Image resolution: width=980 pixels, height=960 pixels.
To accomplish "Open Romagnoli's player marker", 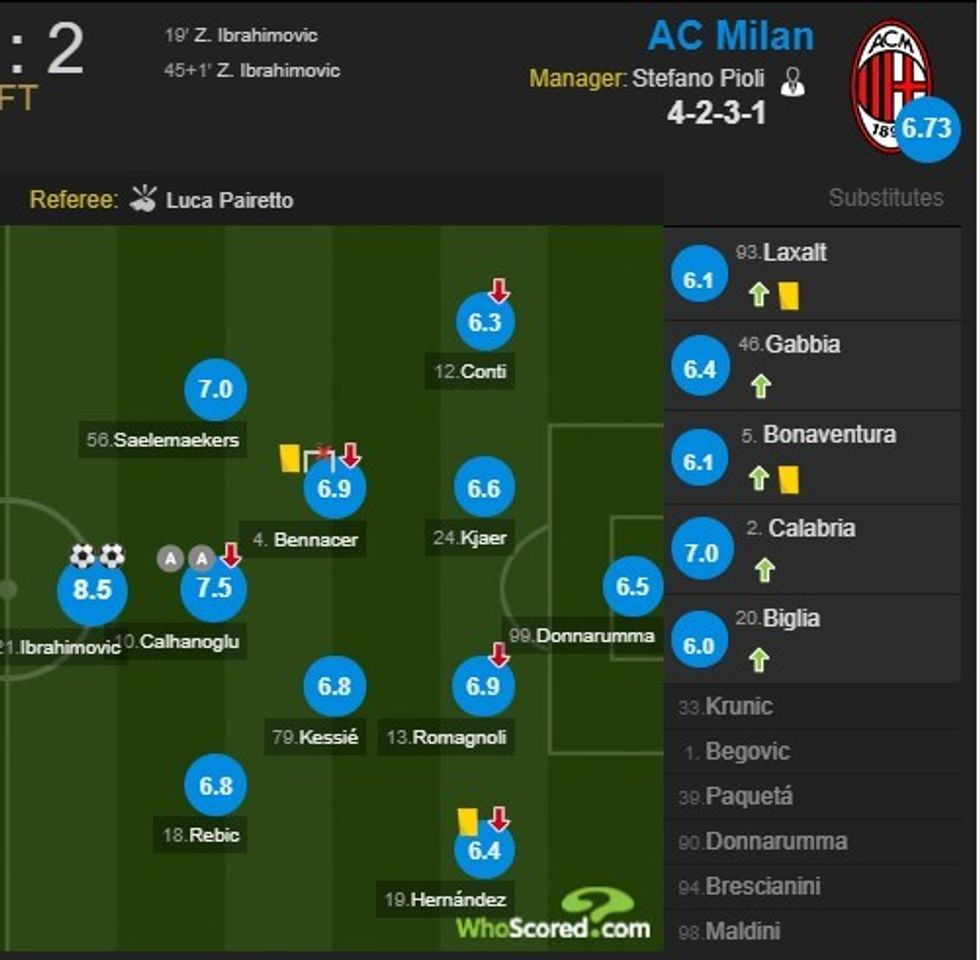I will click(x=484, y=687).
